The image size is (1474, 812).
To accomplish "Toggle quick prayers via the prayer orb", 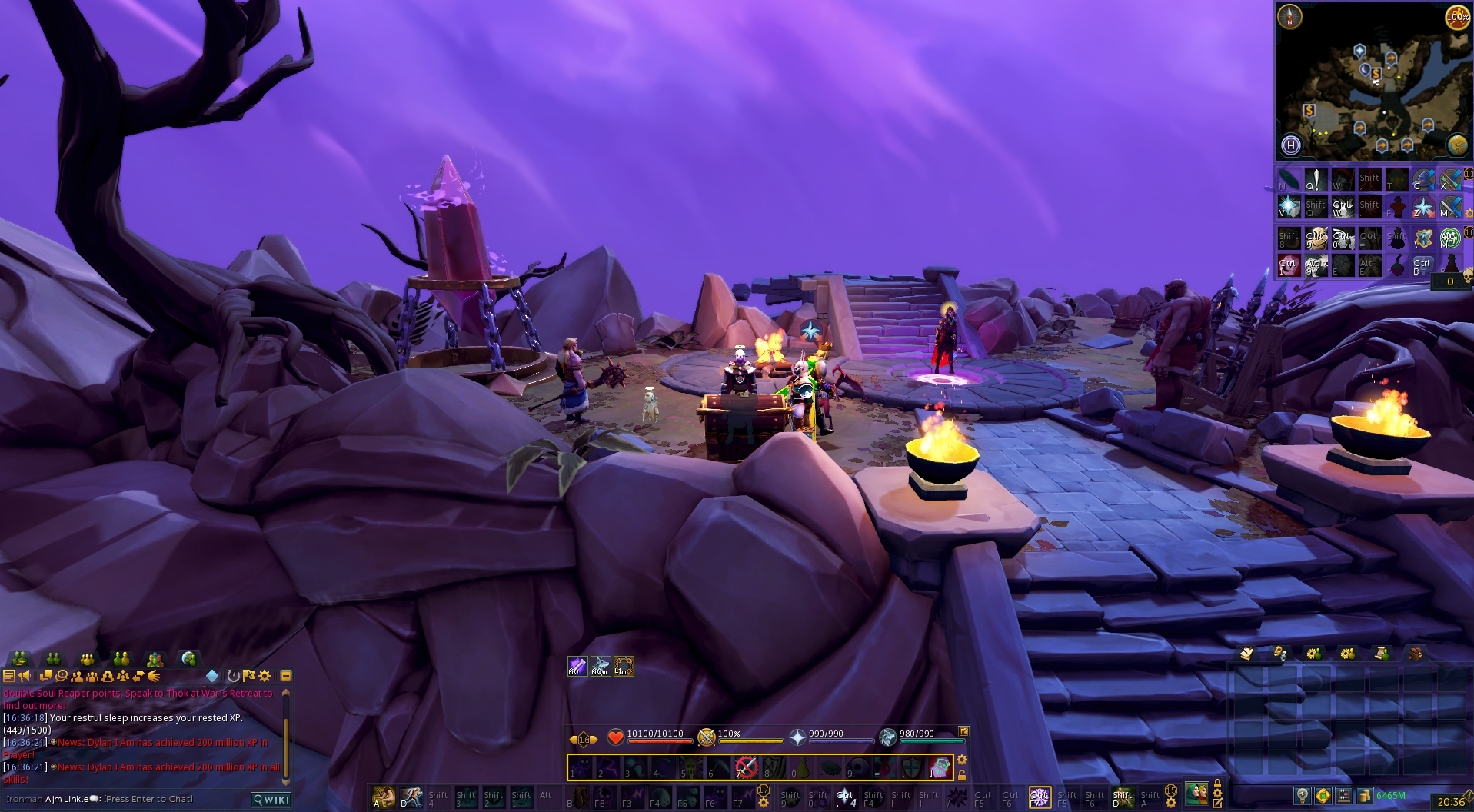I will coord(797,737).
